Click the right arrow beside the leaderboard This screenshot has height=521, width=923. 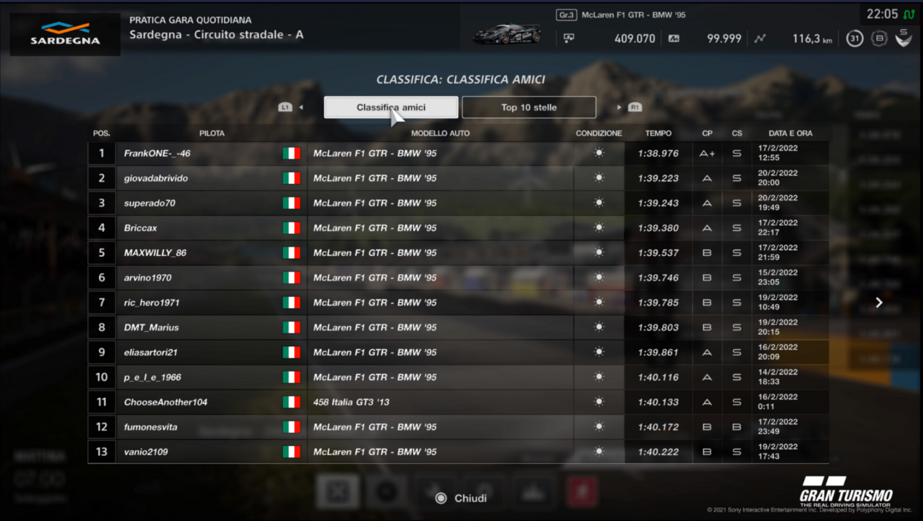click(x=879, y=302)
